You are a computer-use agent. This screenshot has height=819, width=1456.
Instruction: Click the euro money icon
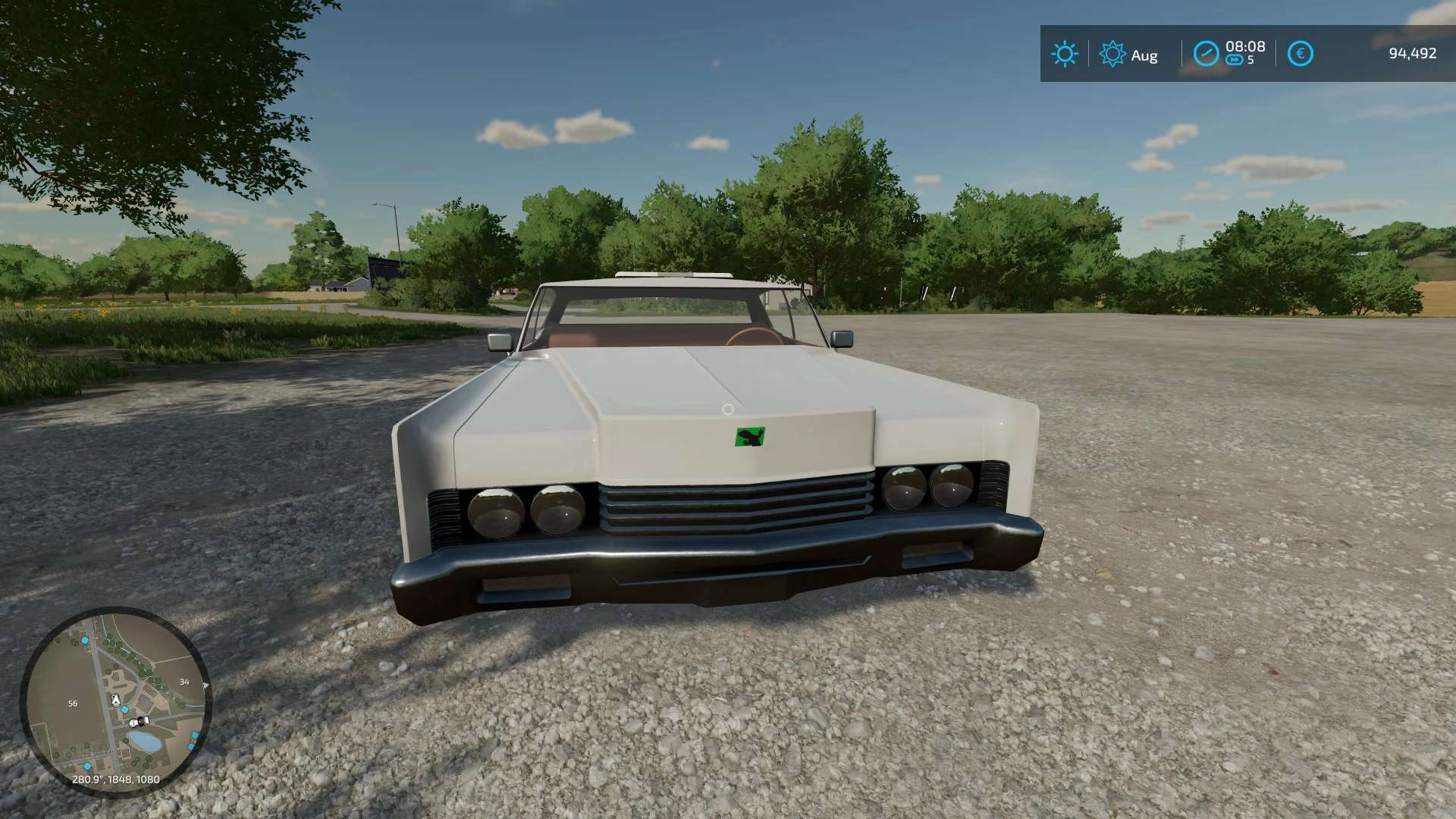(x=1300, y=54)
